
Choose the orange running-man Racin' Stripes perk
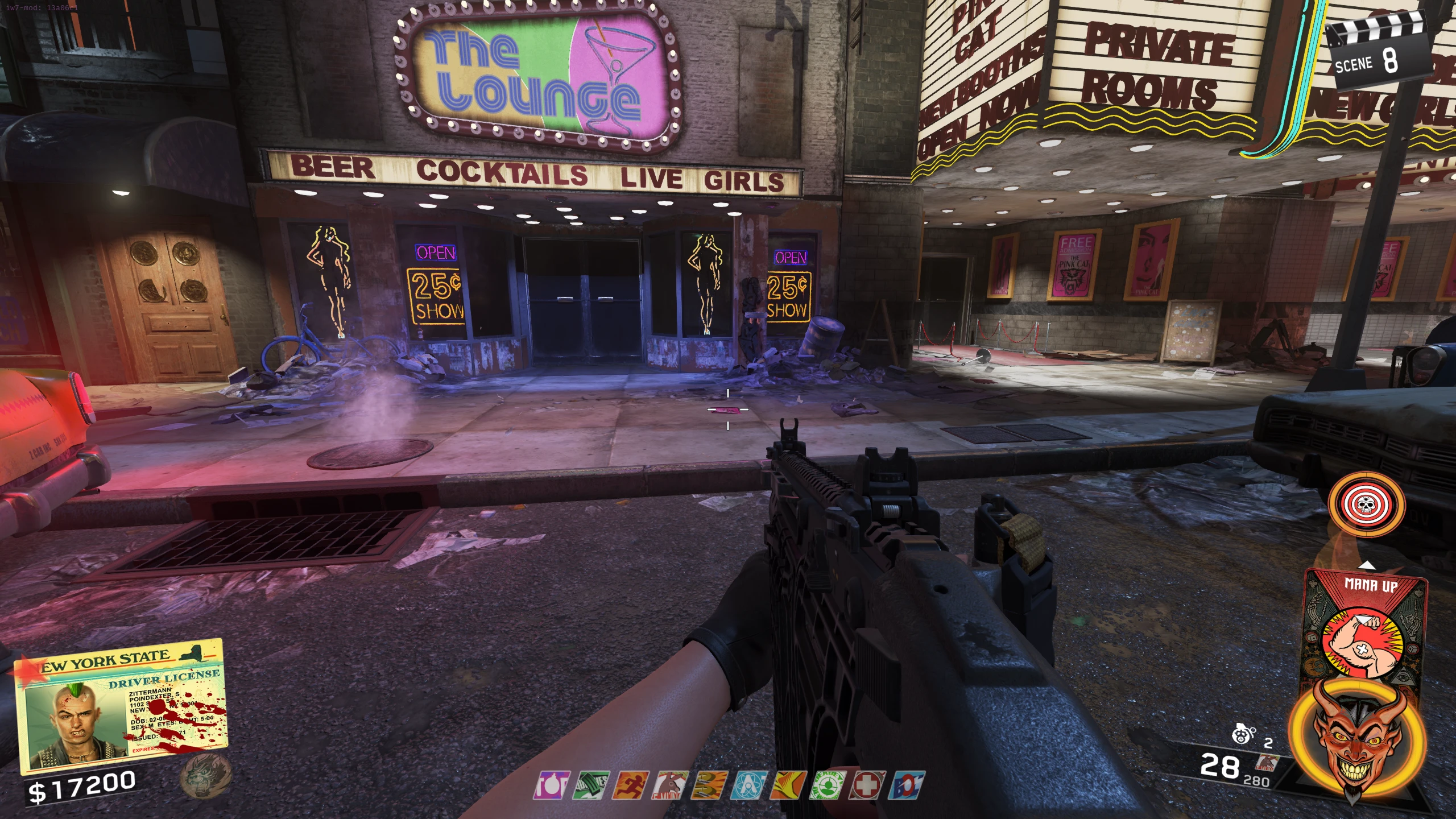coord(631,785)
